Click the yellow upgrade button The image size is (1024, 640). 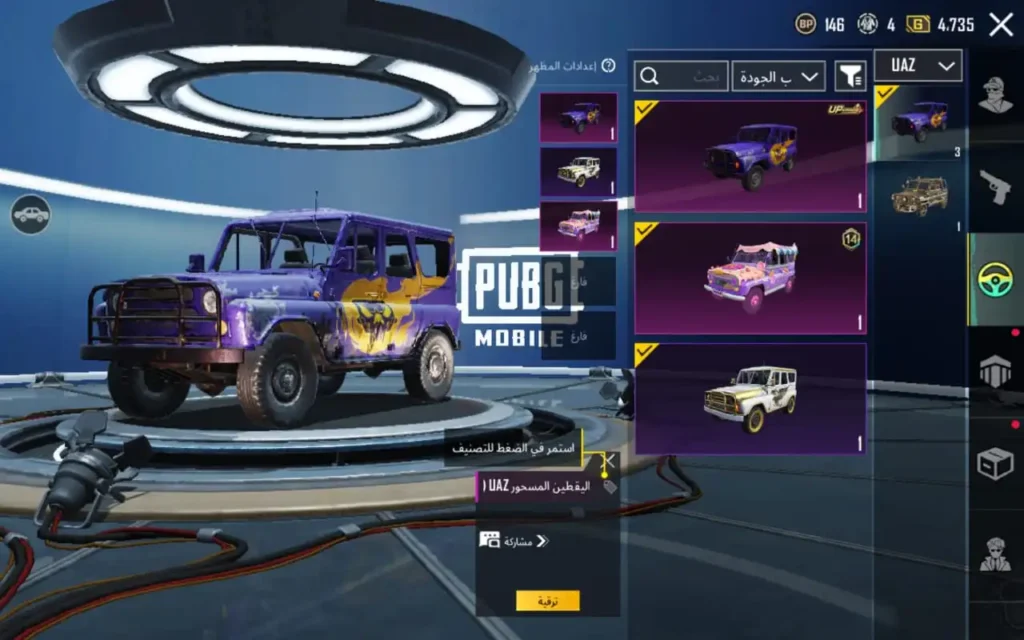tap(547, 600)
